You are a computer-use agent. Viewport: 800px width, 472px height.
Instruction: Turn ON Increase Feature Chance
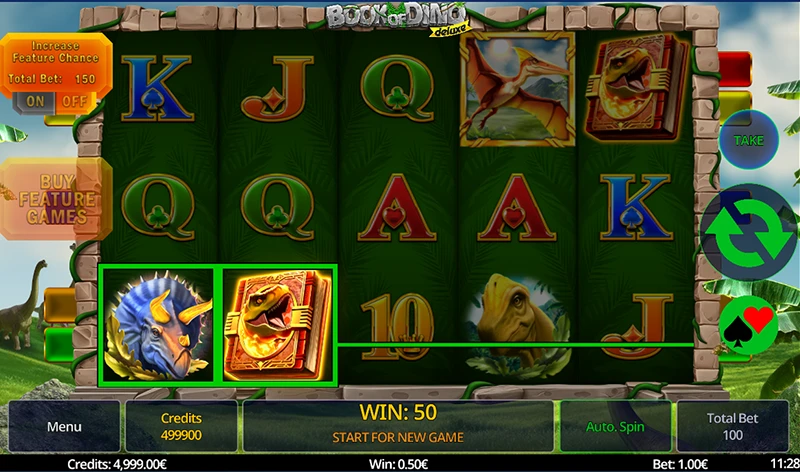[x=36, y=101]
